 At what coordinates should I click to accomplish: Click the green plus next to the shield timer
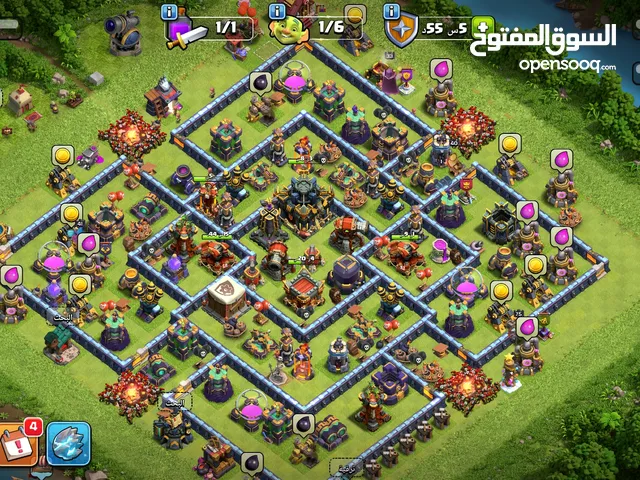click(481, 27)
